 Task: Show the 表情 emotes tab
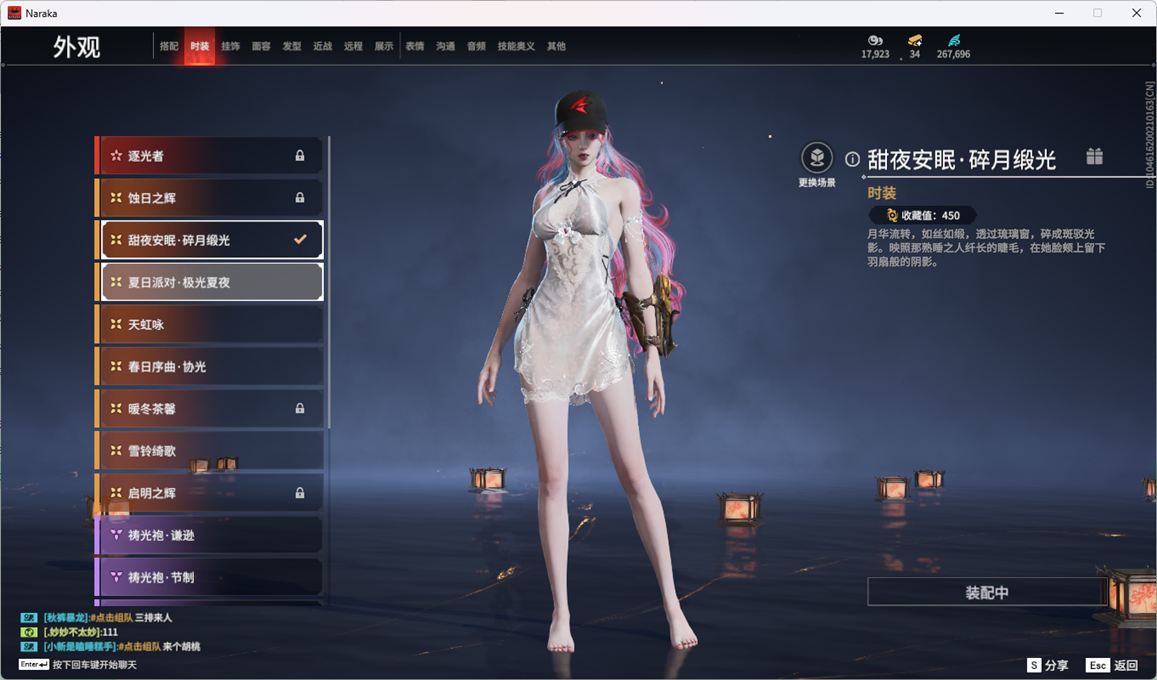414,46
